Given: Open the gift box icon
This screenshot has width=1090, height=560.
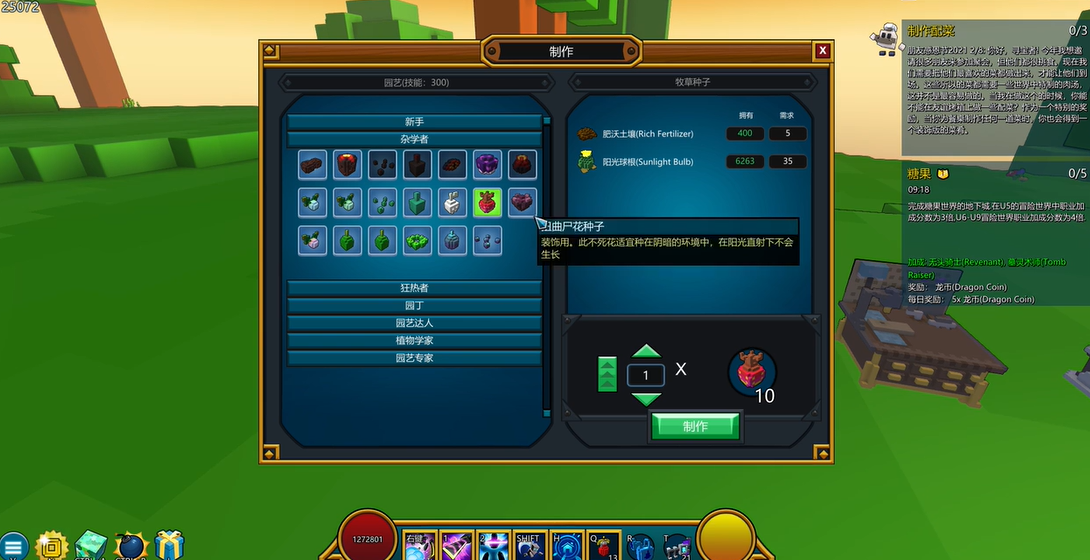Looking at the screenshot, I should [x=169, y=545].
